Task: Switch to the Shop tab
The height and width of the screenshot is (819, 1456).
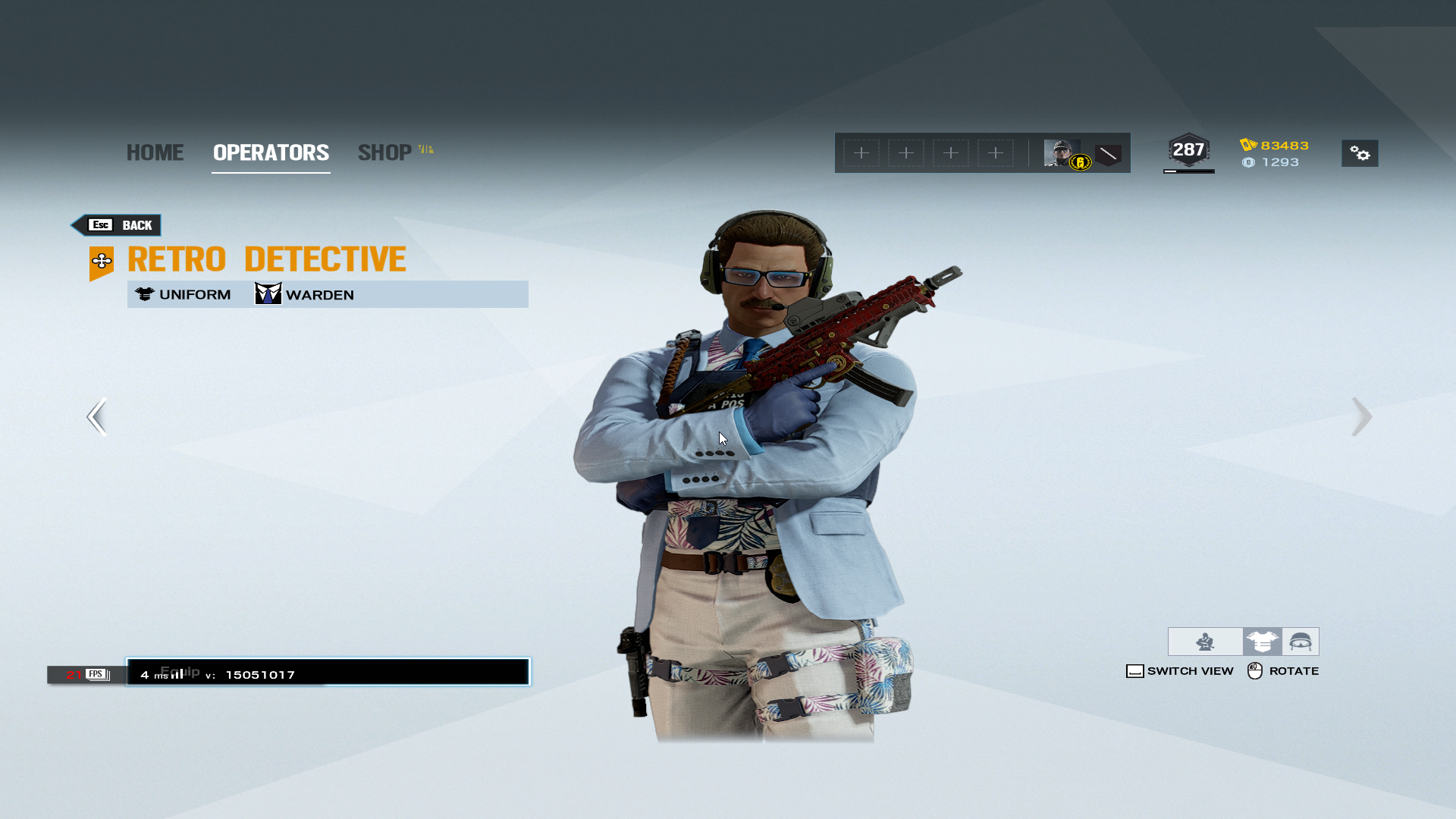Action: tap(385, 152)
